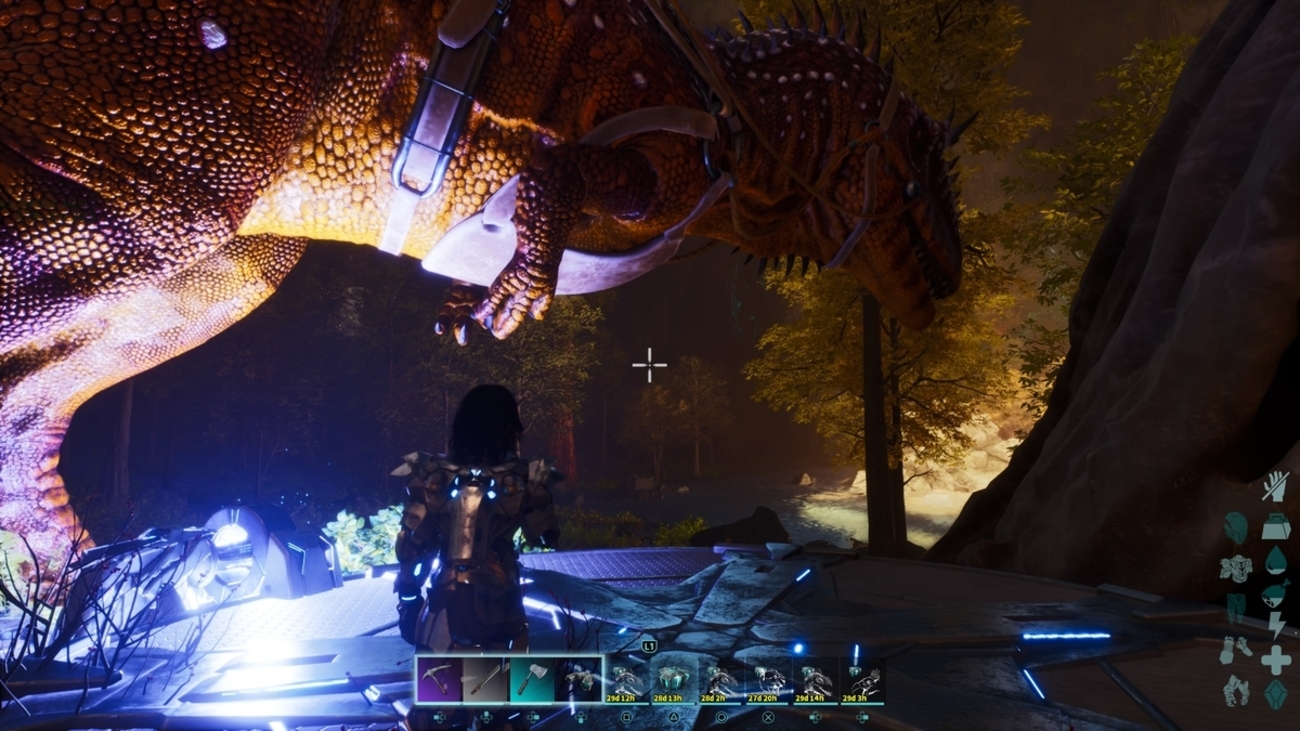Pick the cryopod labeled 28d 2h

click(x=721, y=679)
